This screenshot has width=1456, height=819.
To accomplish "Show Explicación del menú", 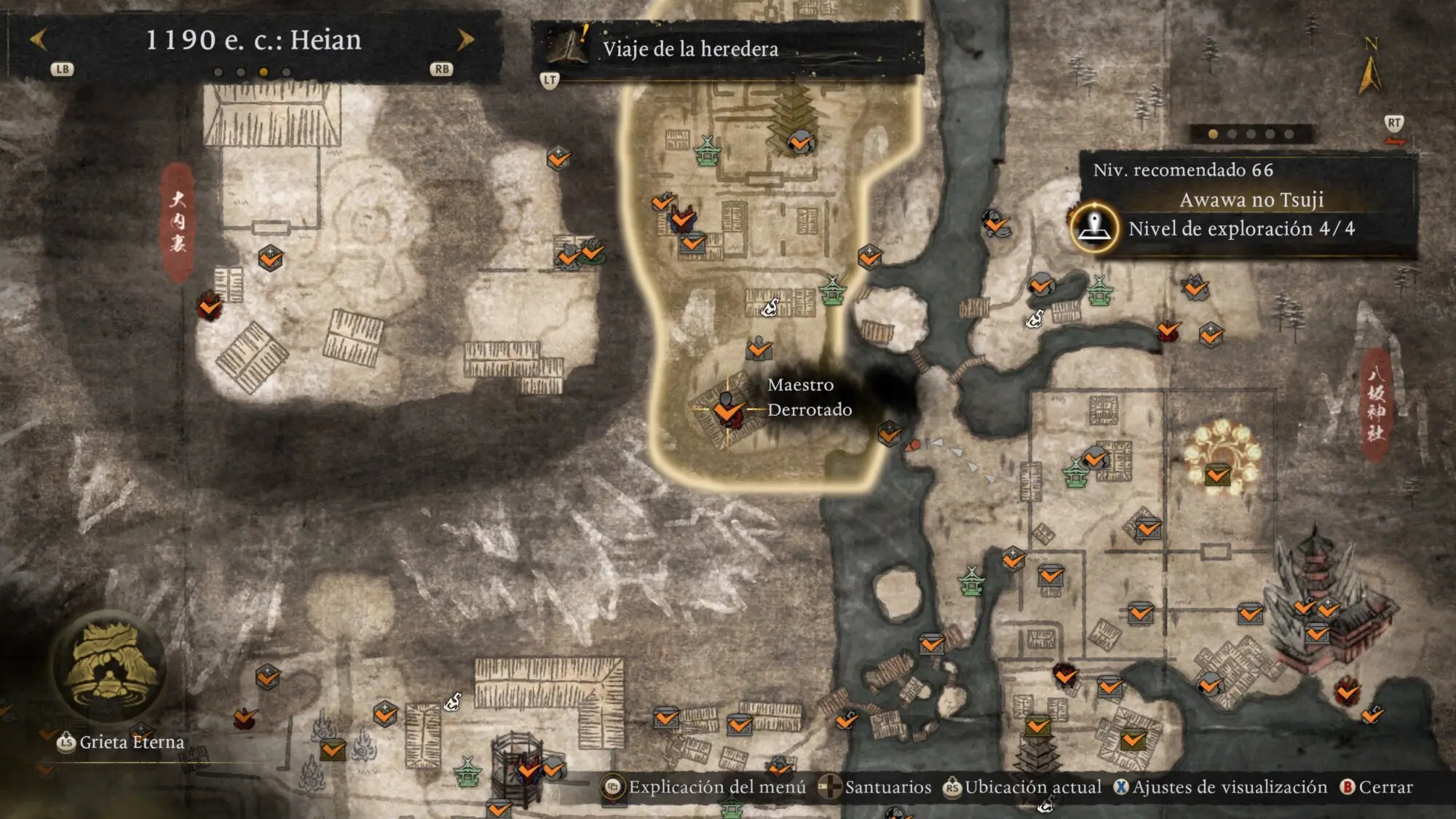I will 705,787.
